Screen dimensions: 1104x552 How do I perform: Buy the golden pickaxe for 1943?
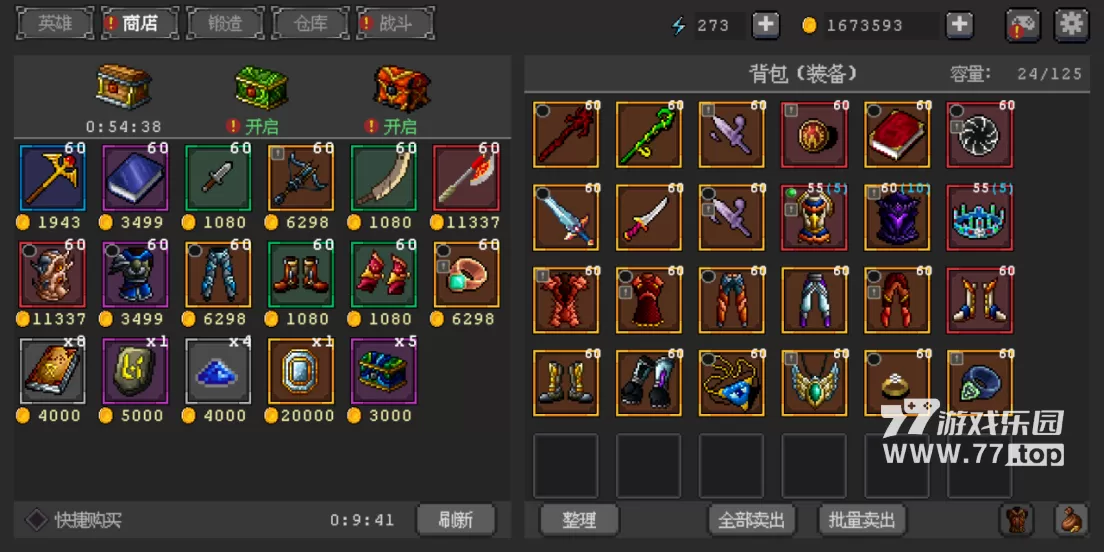coord(52,178)
